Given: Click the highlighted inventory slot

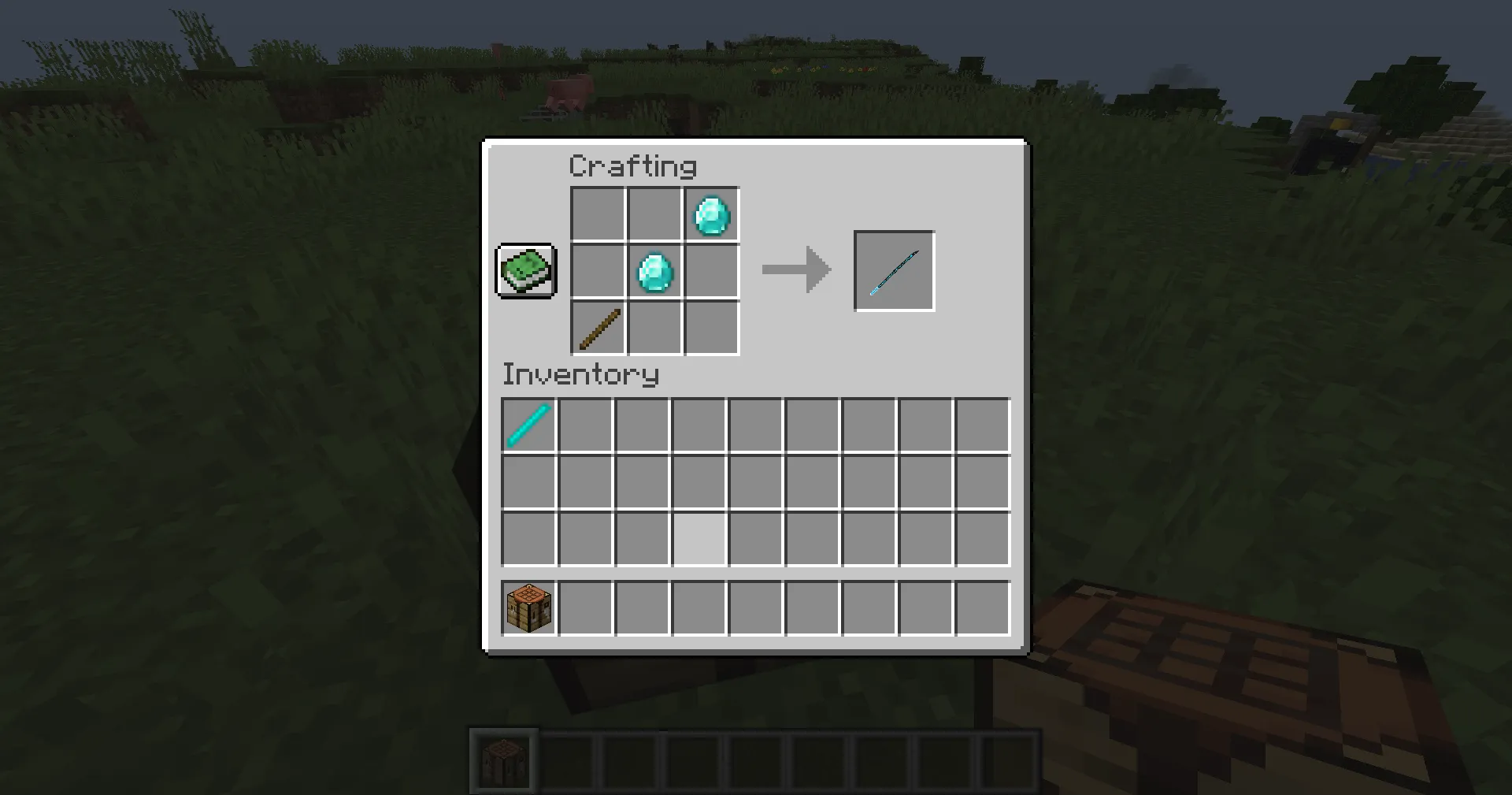Looking at the screenshot, I should [x=699, y=539].
